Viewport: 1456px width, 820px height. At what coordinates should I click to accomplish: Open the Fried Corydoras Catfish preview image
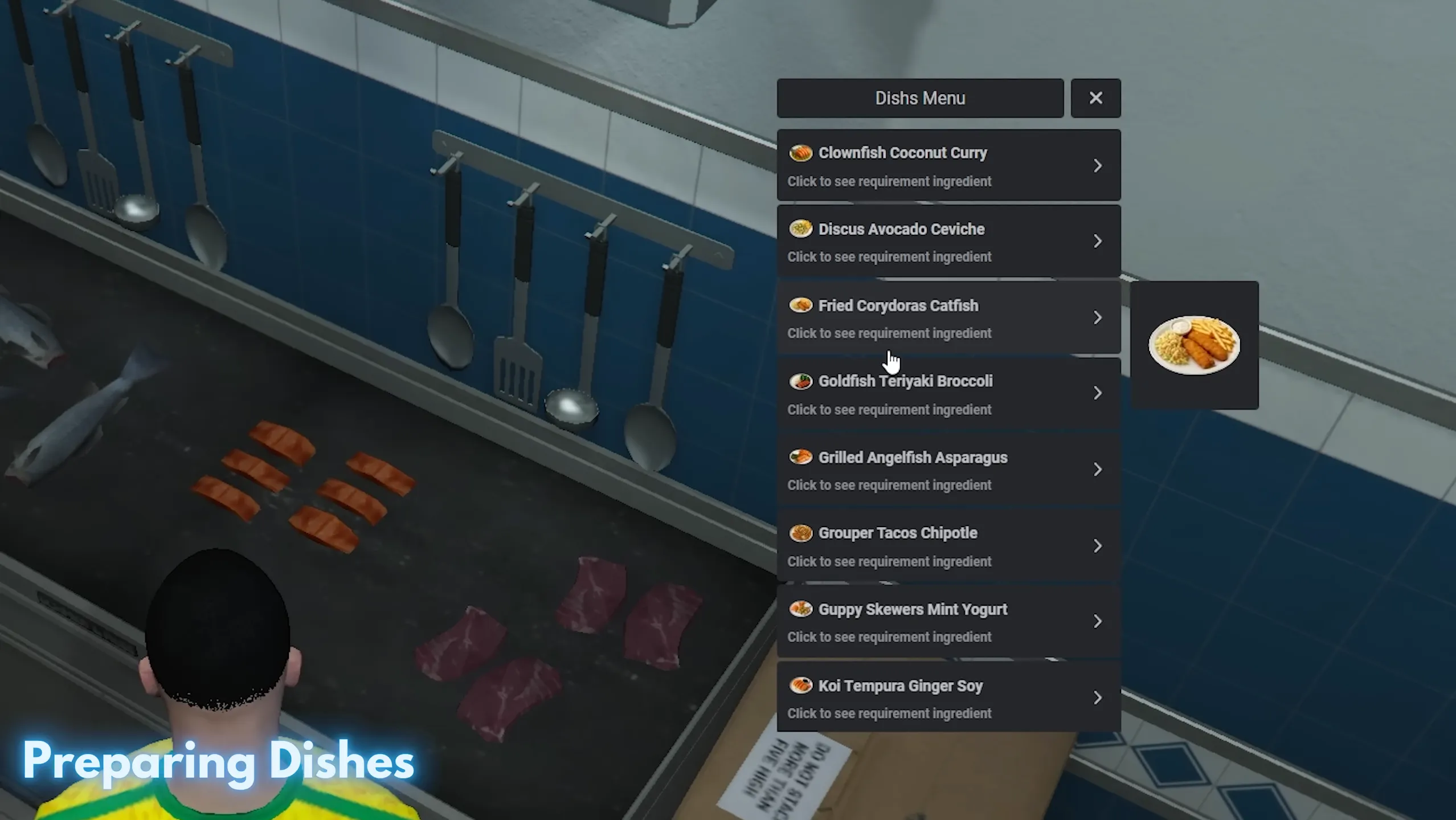(1195, 344)
